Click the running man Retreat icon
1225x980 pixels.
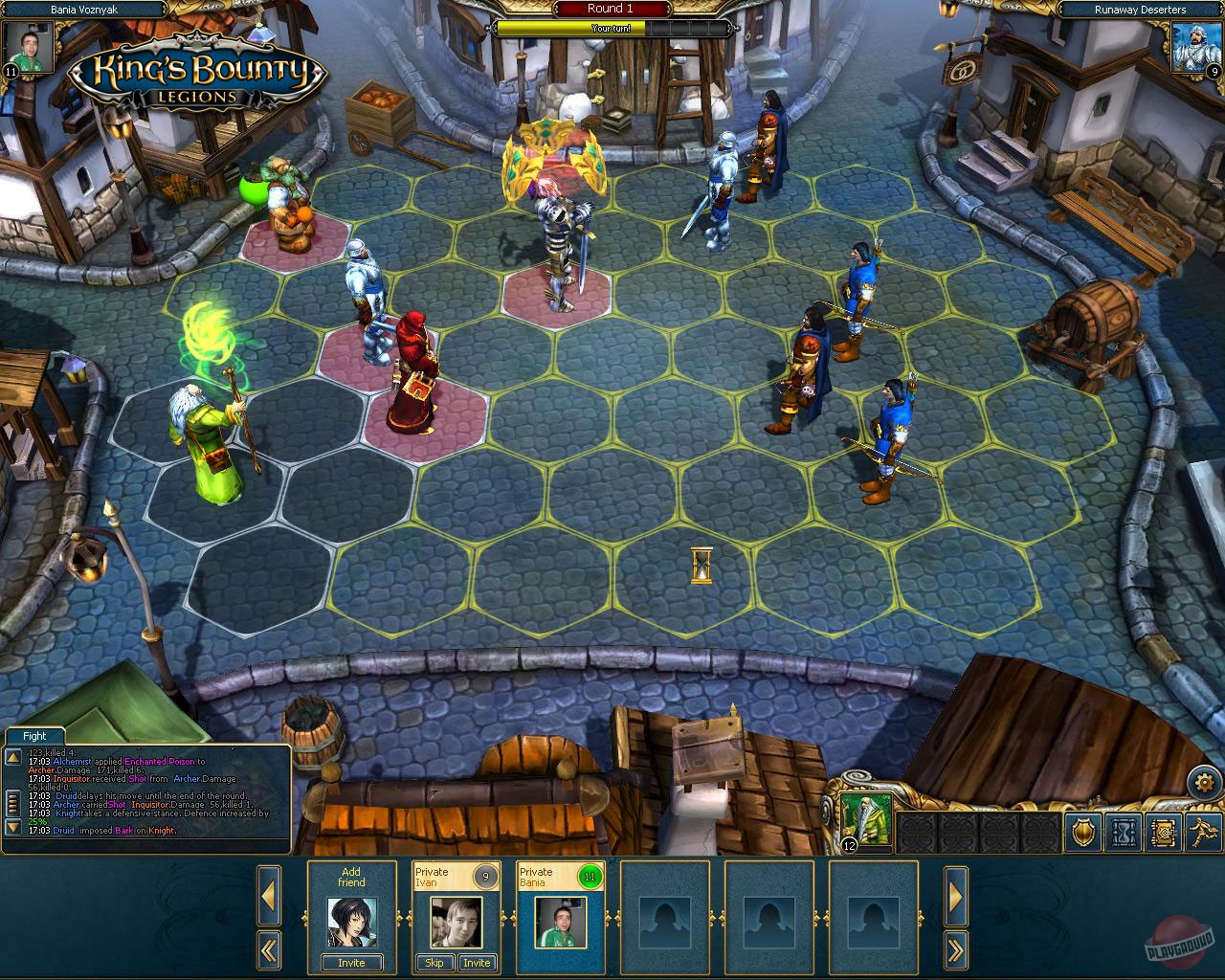(x=1202, y=834)
